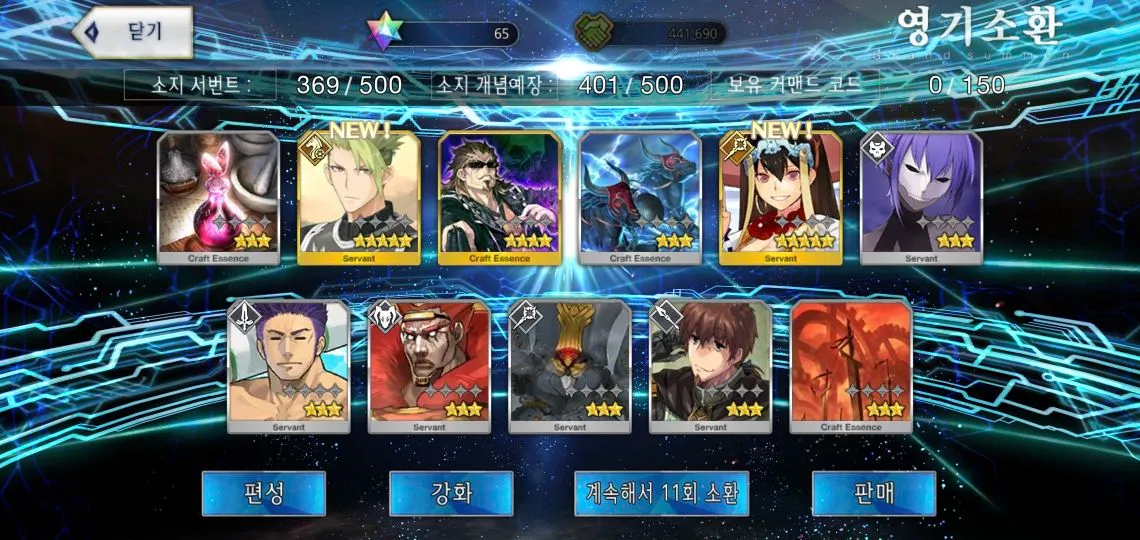
Task: Select the red-cloaked bearded Servant card
Action: [x=429, y=366]
